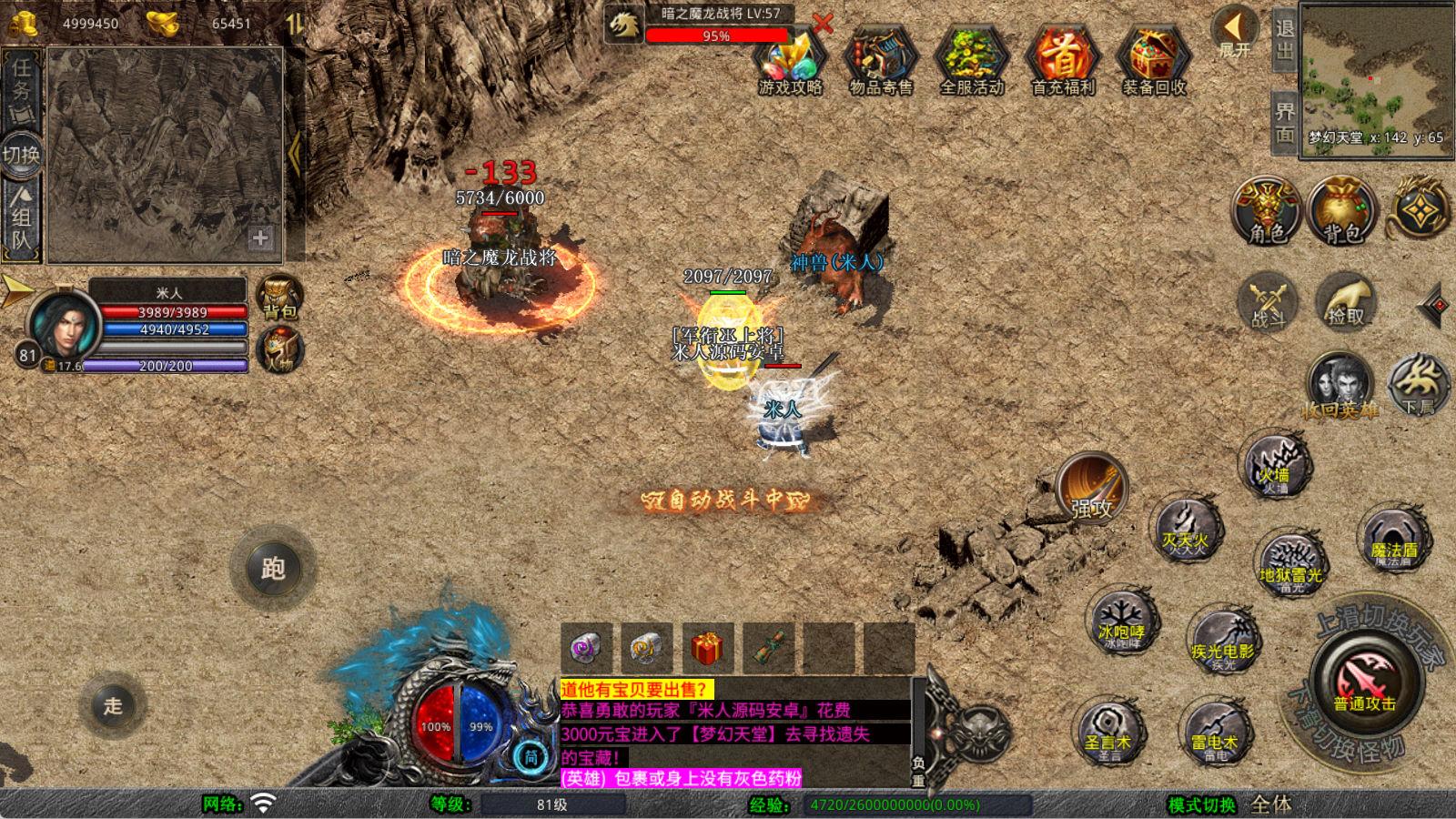Use the 普通攻击 normal attack button
Viewport: 1456px width, 819px height.
(1364, 681)
